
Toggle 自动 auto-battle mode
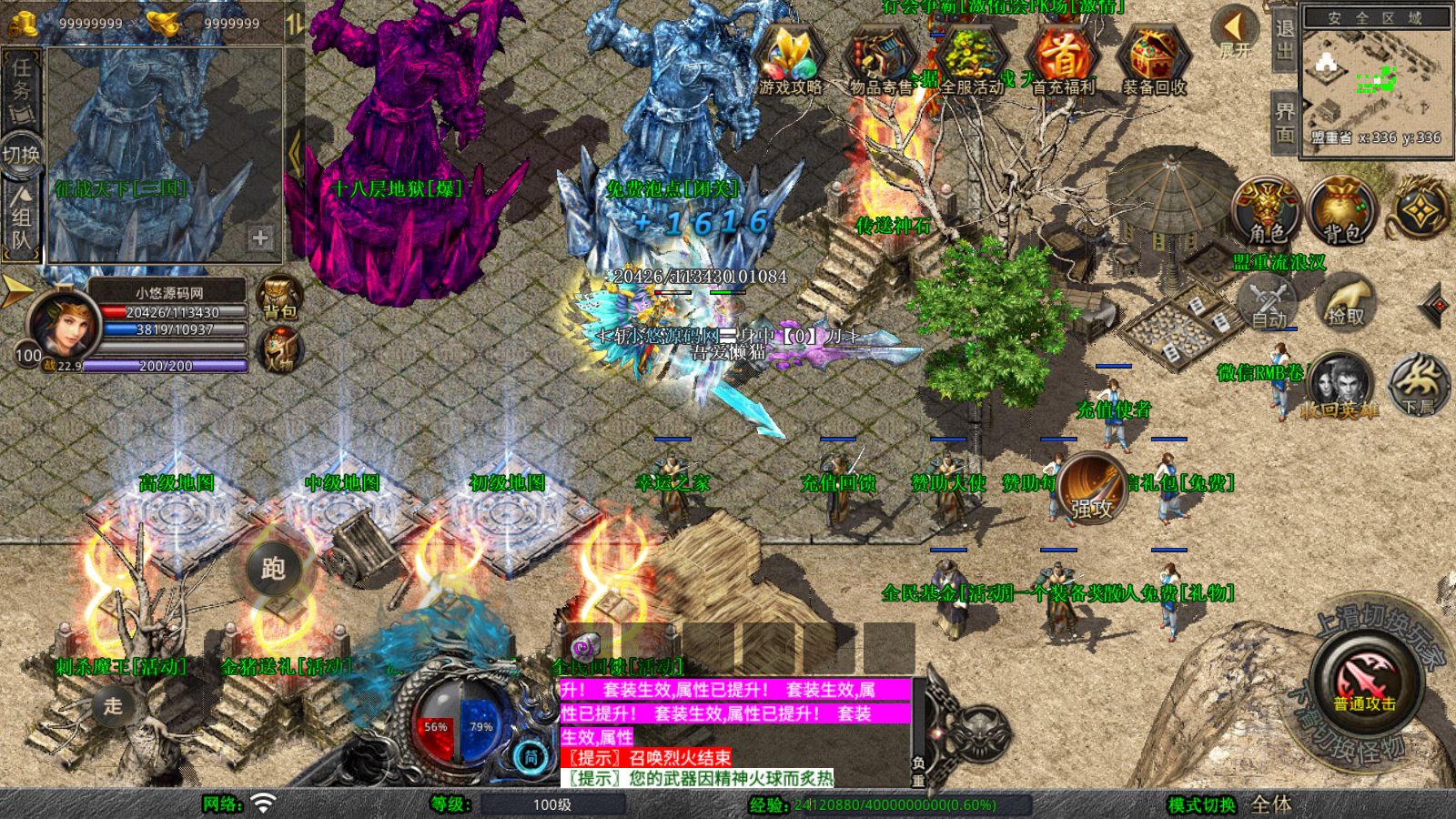point(1269,303)
